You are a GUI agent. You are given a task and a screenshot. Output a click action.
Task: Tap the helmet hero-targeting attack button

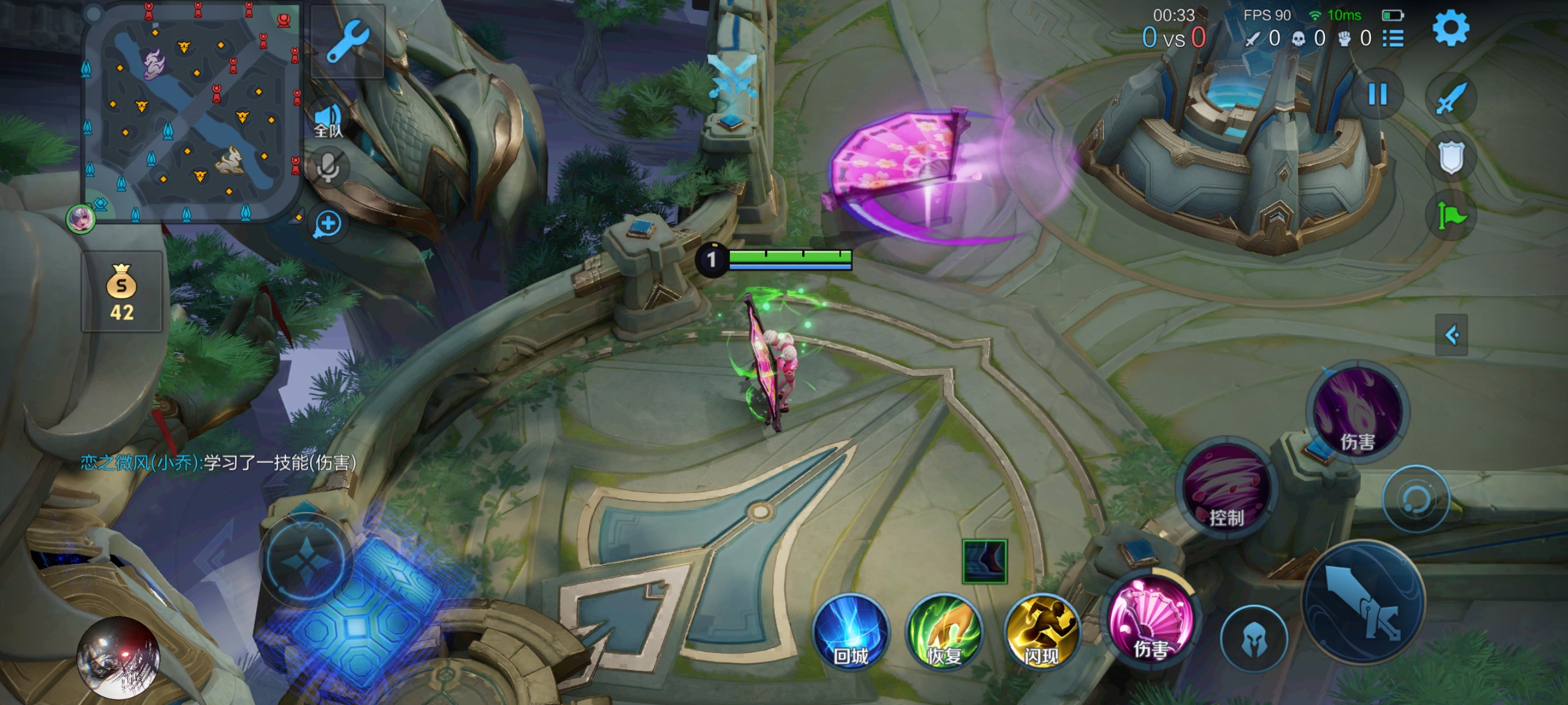click(1253, 639)
